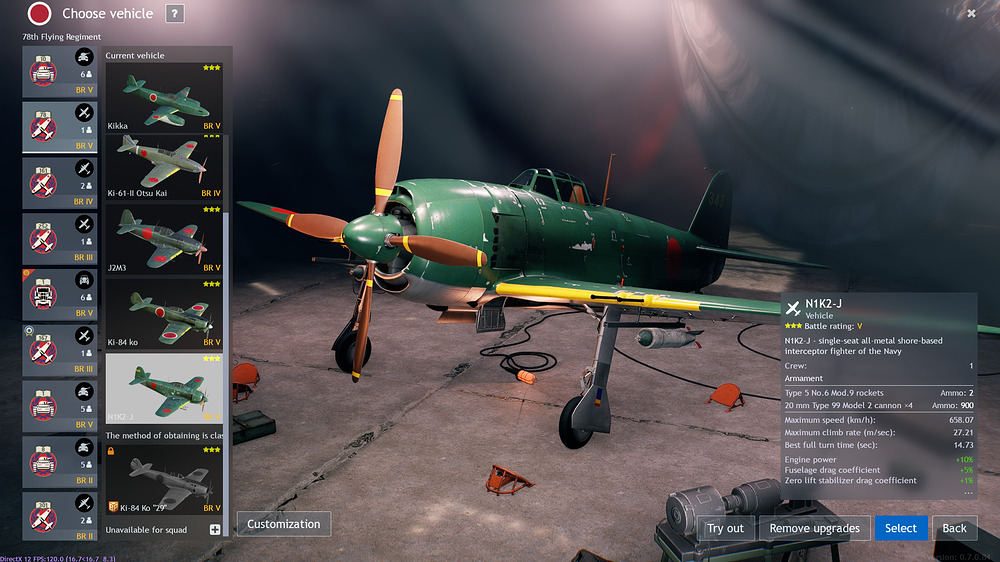
Task: Go back with the Back button
Action: [954, 528]
